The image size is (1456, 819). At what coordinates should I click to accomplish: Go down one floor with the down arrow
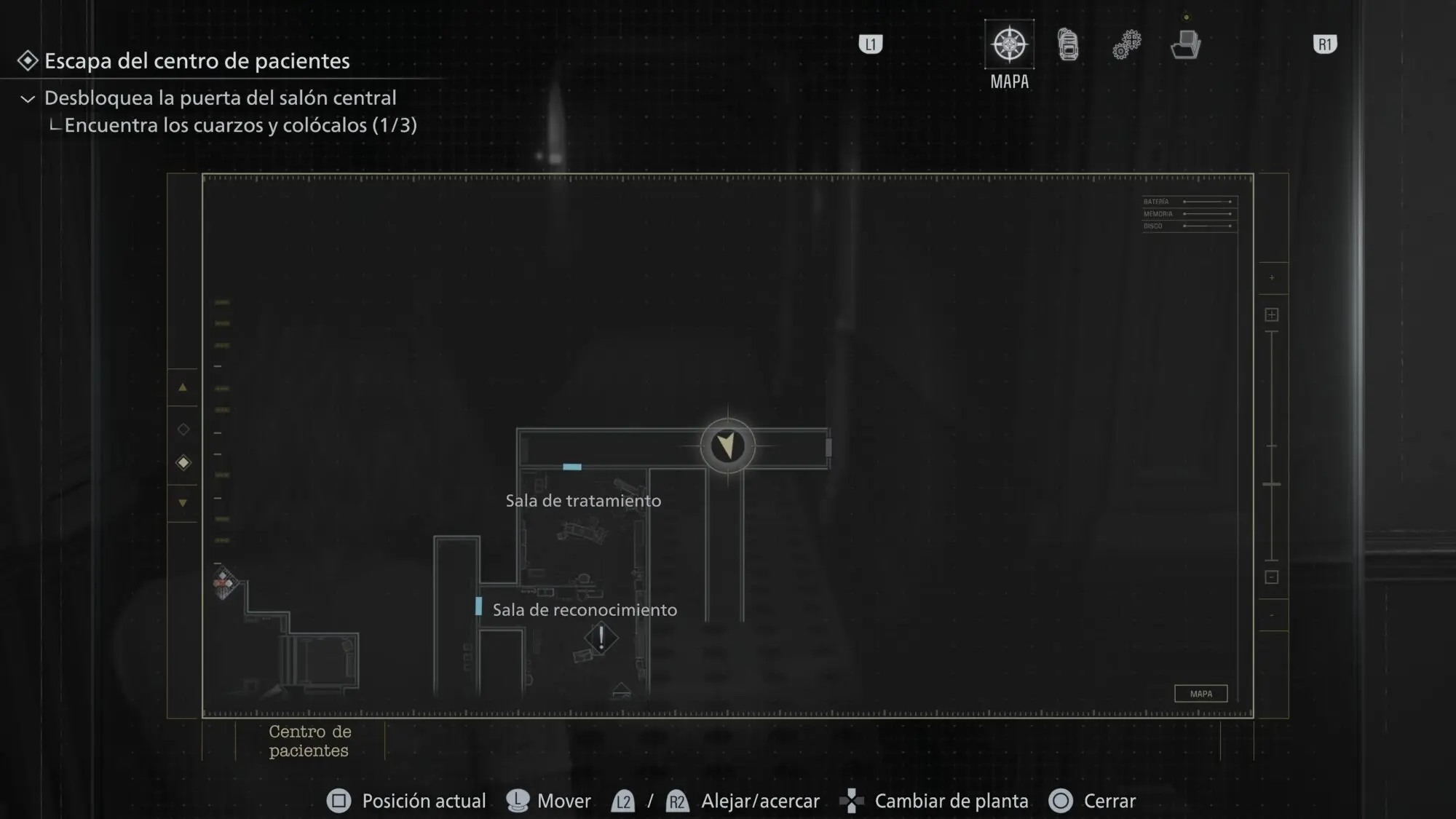point(183,503)
